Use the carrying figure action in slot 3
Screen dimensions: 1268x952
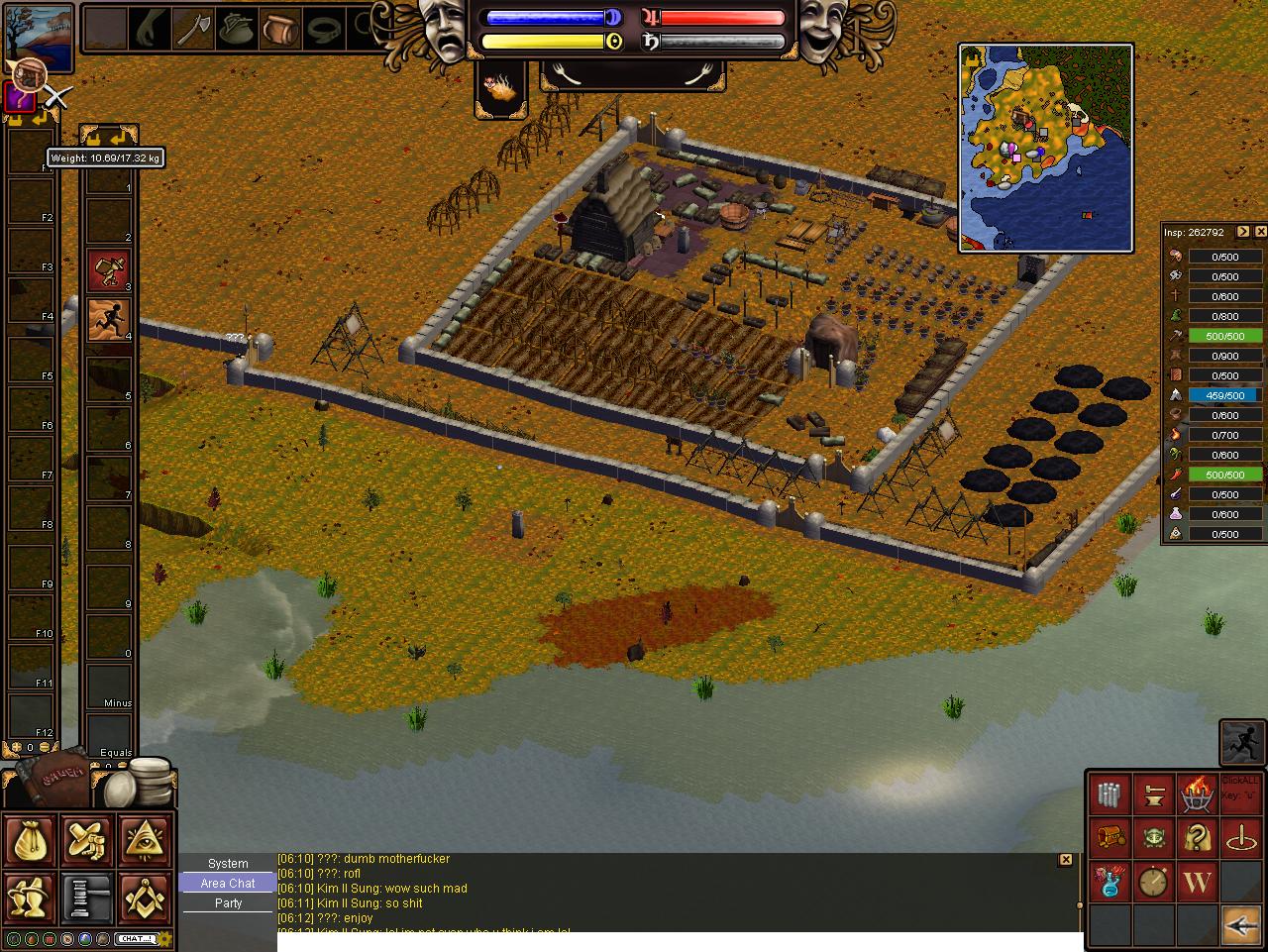point(109,269)
